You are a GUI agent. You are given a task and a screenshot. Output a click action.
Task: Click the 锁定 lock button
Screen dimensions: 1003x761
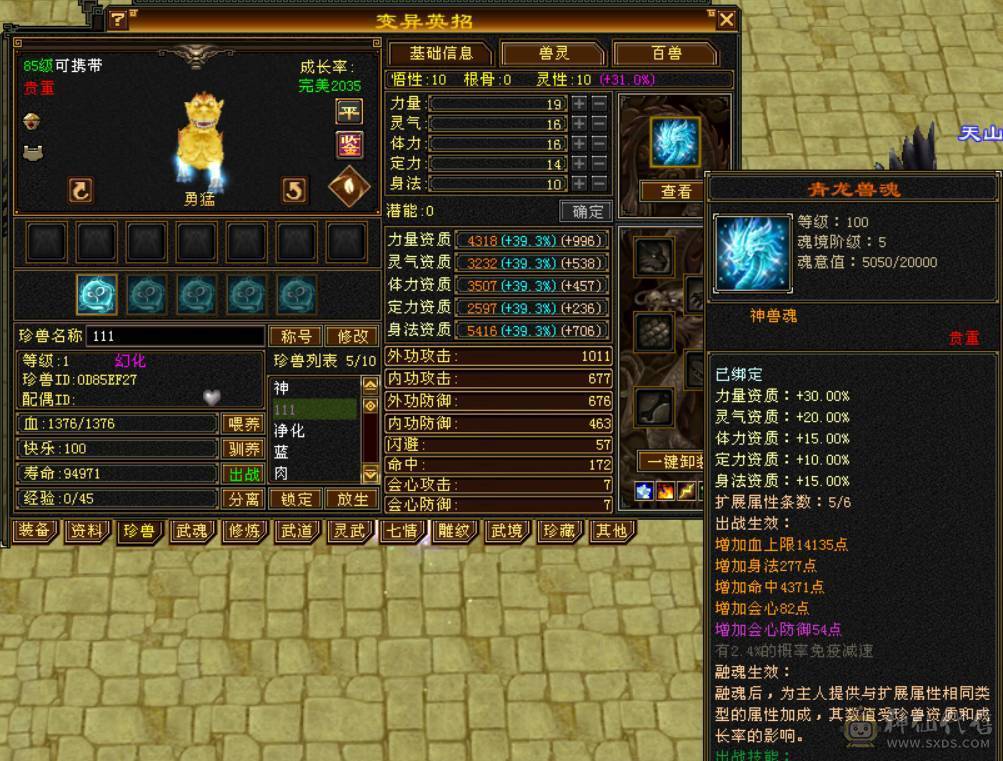297,498
